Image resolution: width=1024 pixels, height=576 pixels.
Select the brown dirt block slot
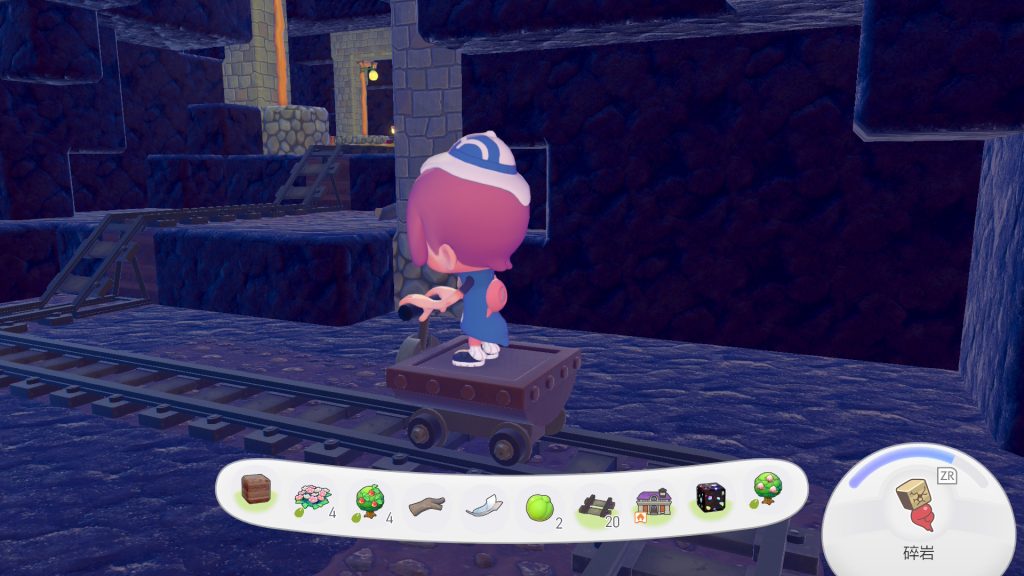259,491
